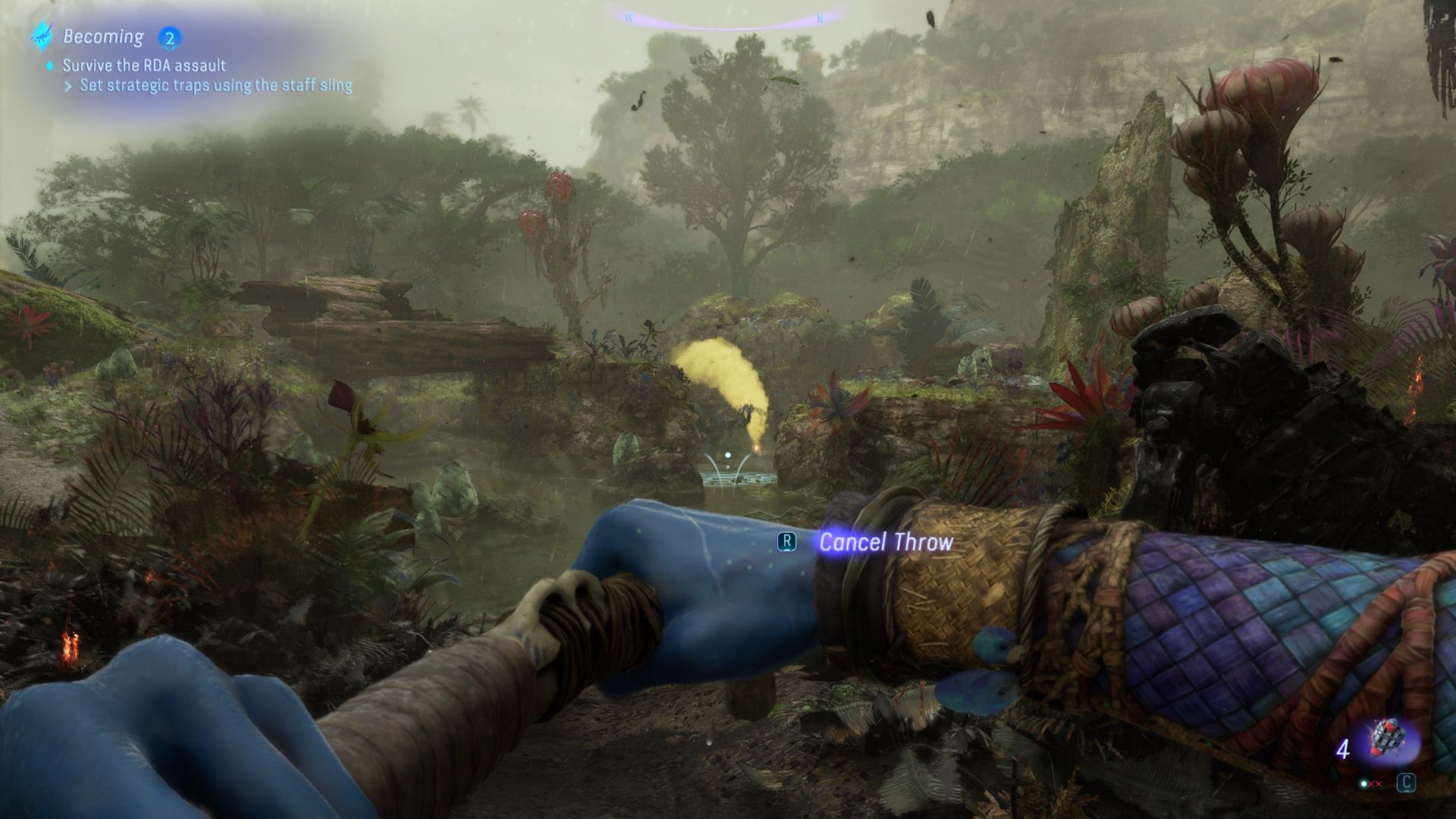The height and width of the screenshot is (819, 1456).
Task: Select the Becoming quest feather icon
Action: (x=42, y=36)
